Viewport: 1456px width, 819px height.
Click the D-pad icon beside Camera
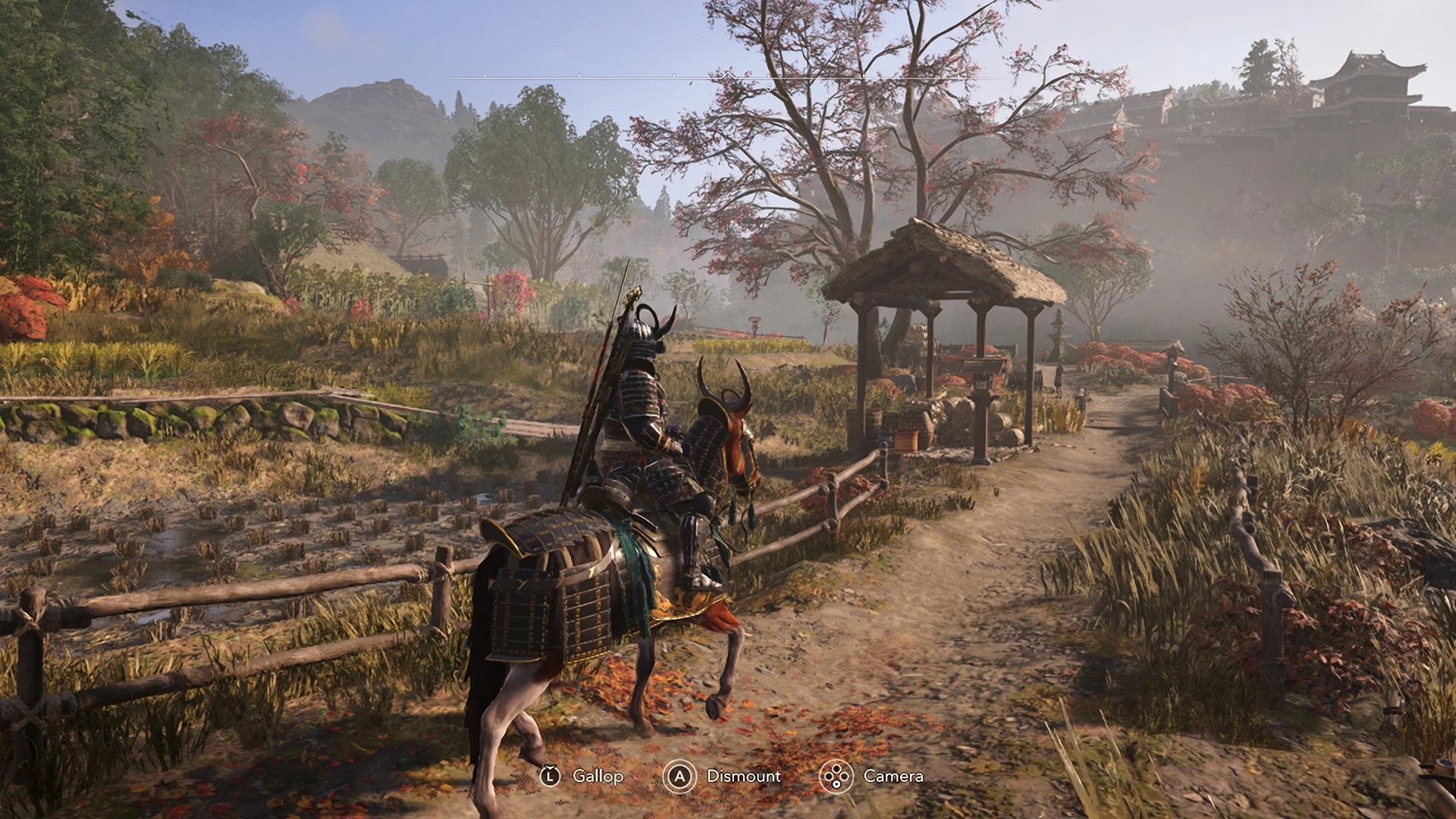tap(836, 776)
